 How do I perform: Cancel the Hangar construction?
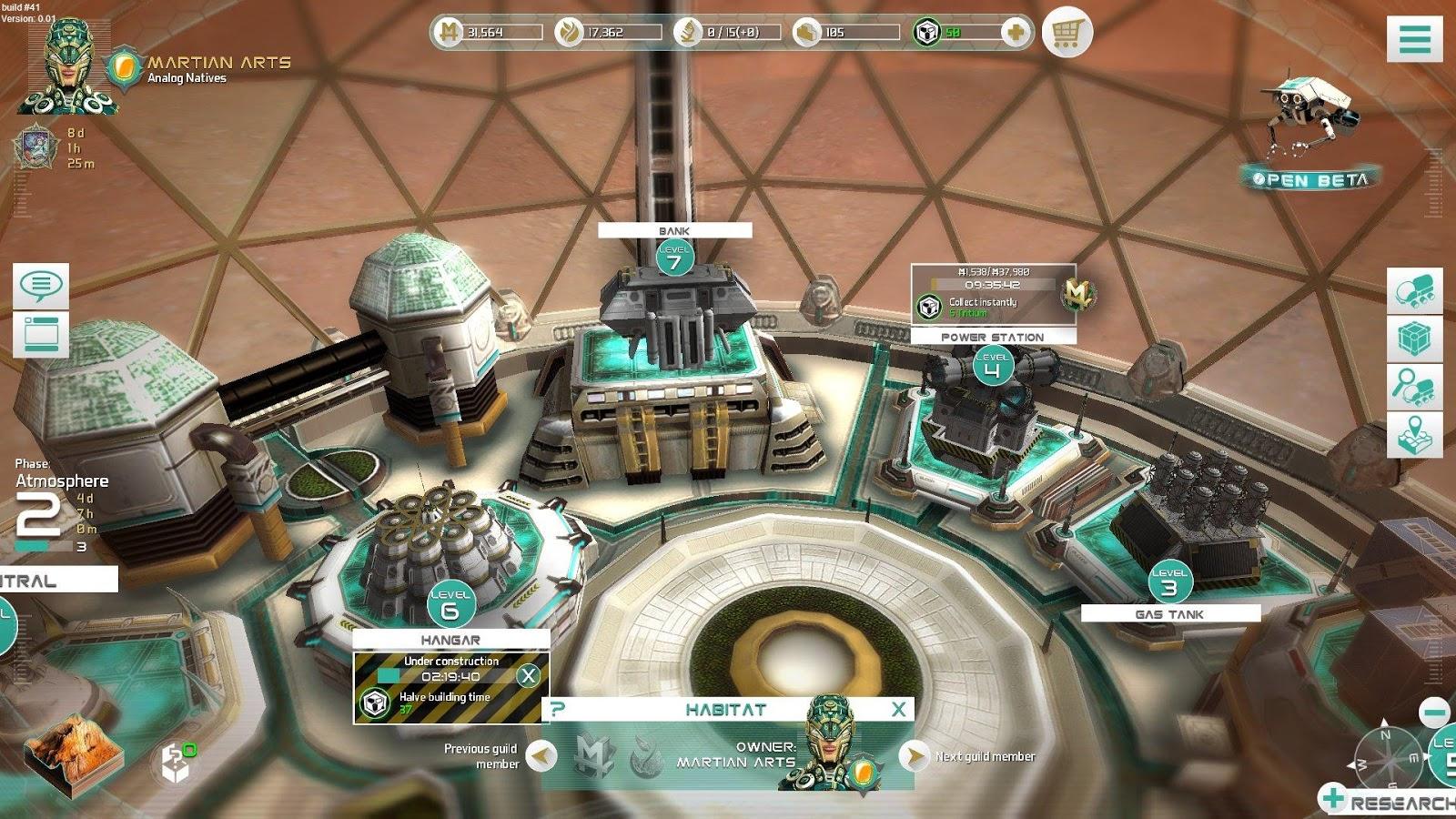(528, 675)
